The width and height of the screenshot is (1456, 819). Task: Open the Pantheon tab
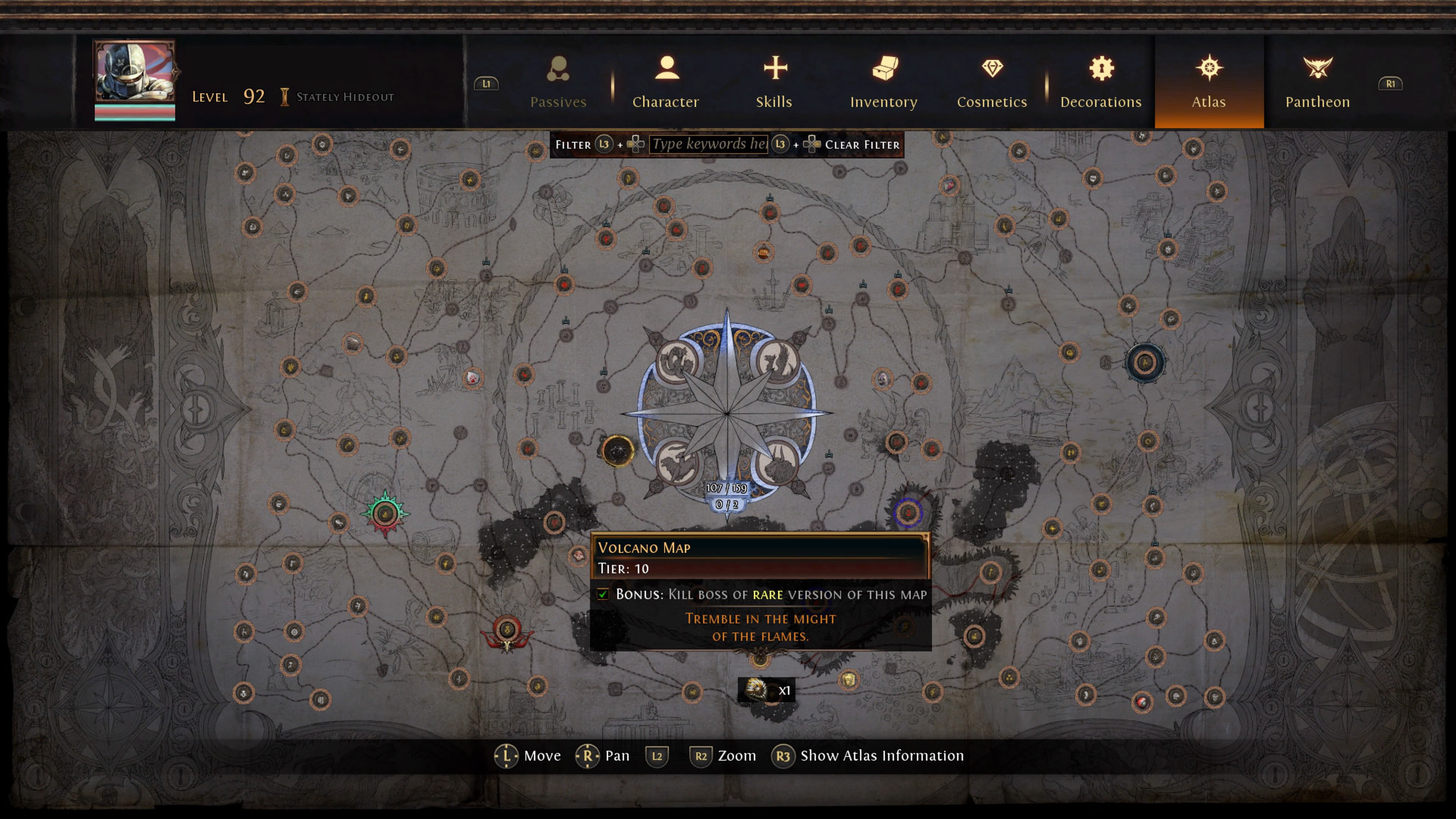point(1318,82)
